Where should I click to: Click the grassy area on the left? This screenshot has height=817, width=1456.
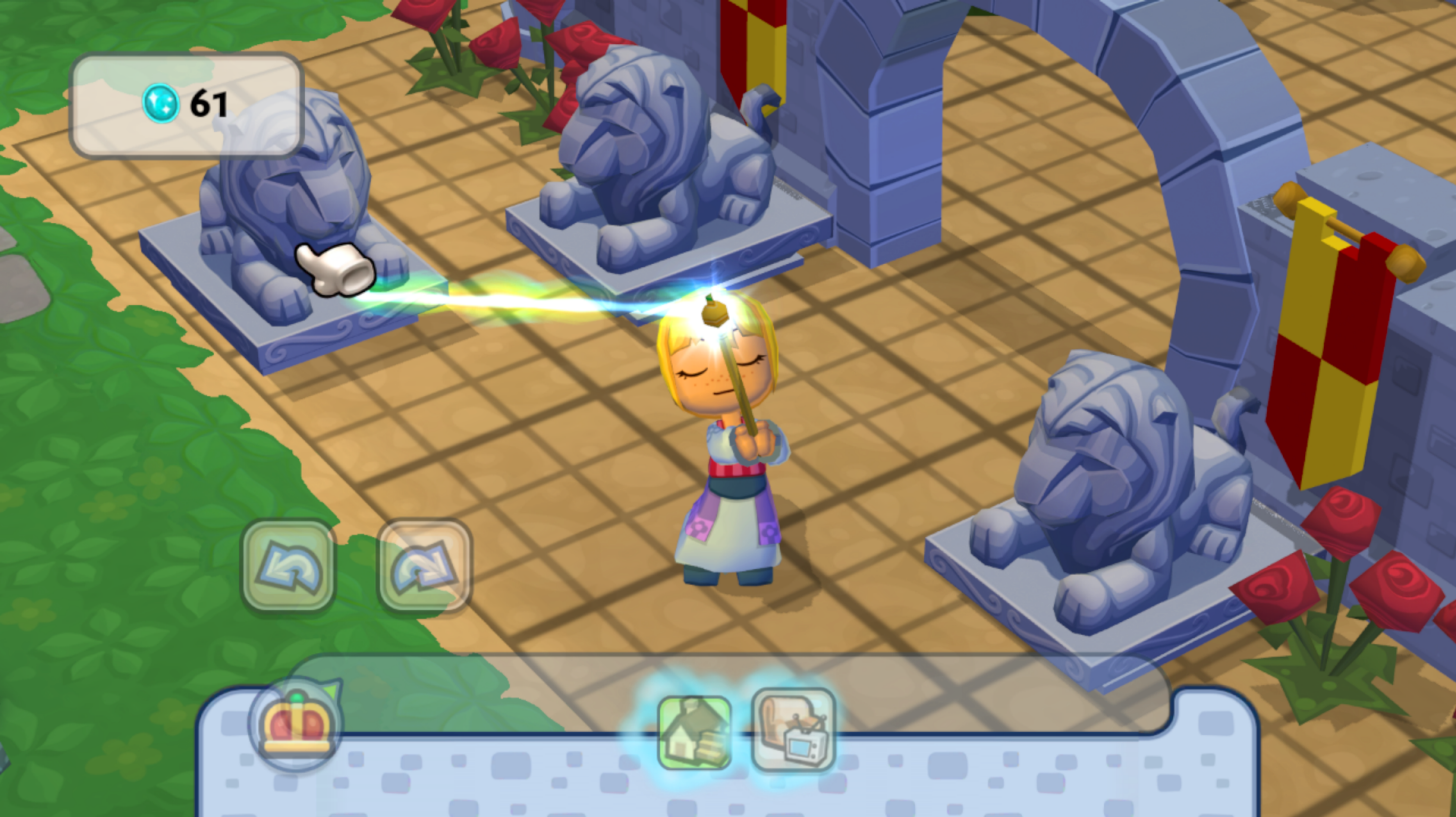click(100, 450)
